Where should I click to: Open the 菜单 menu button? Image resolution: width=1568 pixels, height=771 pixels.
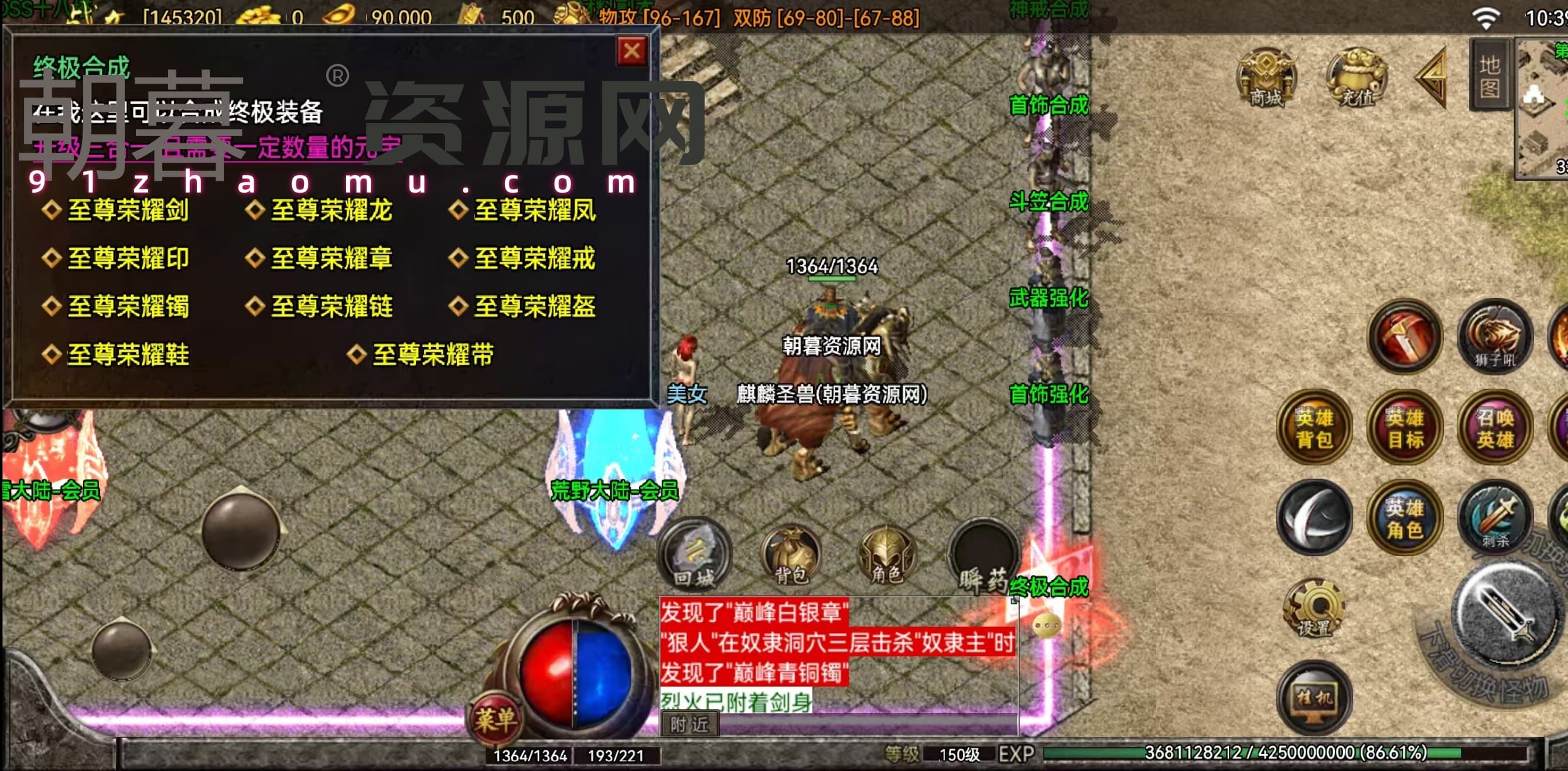496,721
